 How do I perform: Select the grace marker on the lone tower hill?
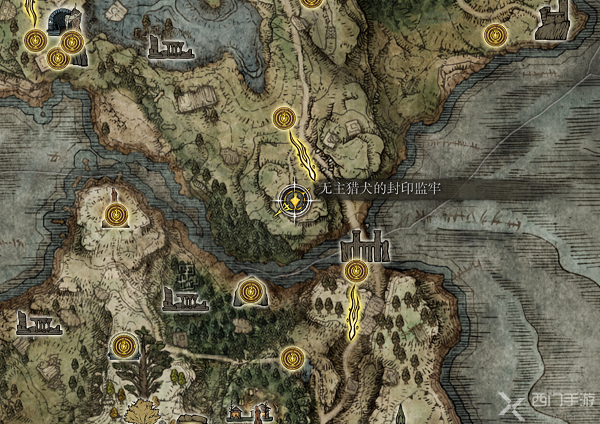click(x=117, y=213)
